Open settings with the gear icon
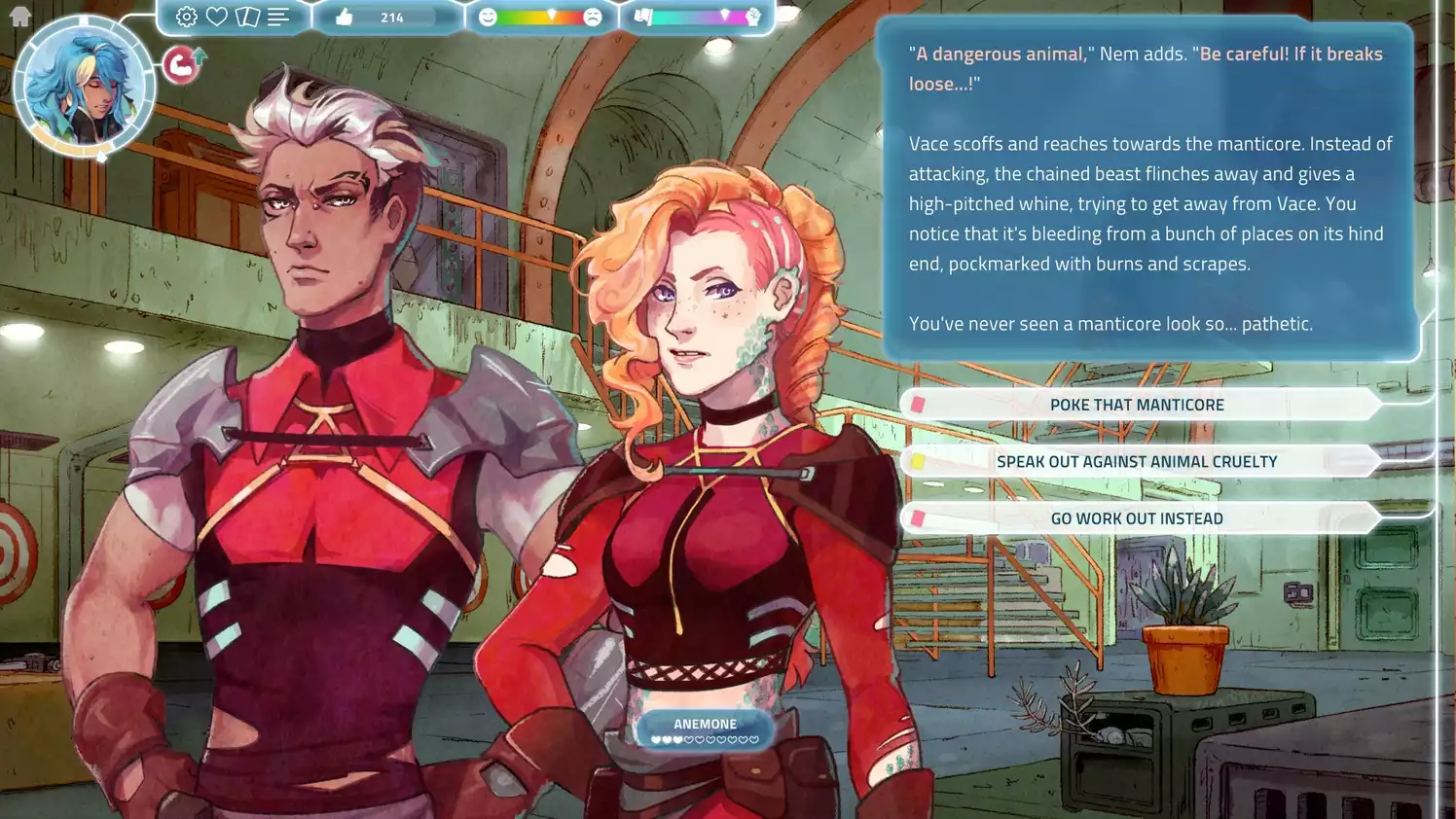Screen dimensions: 1456x819 pos(186,17)
